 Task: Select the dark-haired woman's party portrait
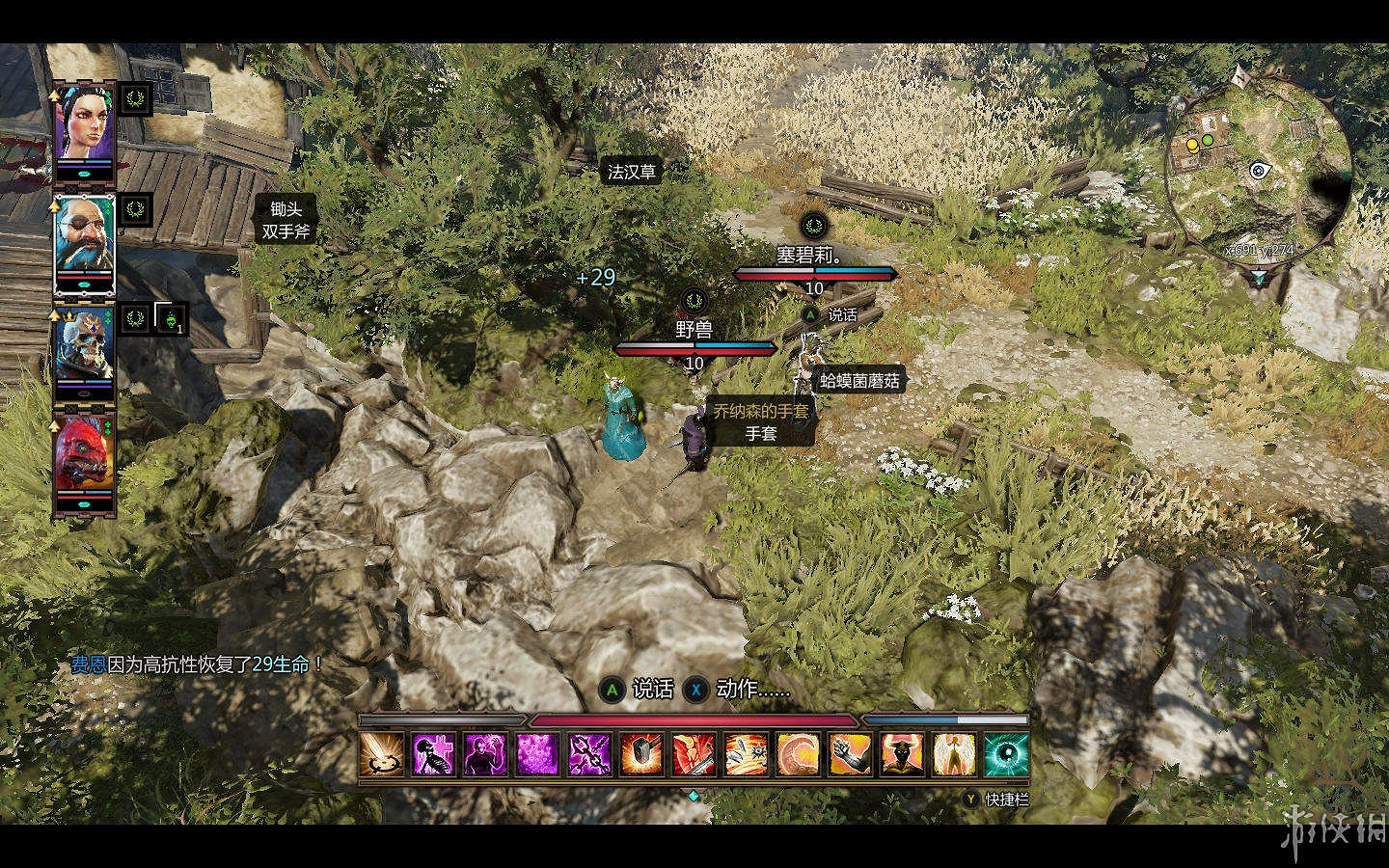[x=83, y=127]
